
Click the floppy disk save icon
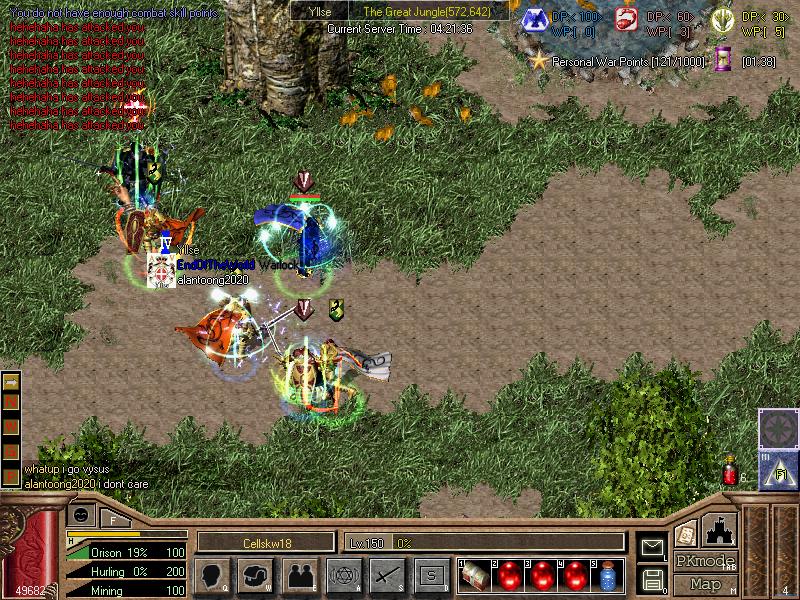pos(652,579)
